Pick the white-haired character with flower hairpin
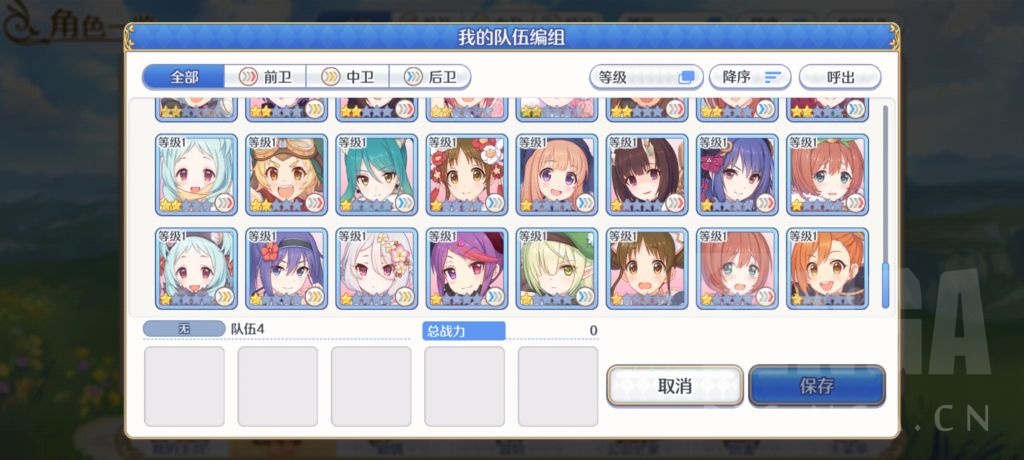This screenshot has width=1024, height=460. (x=377, y=268)
